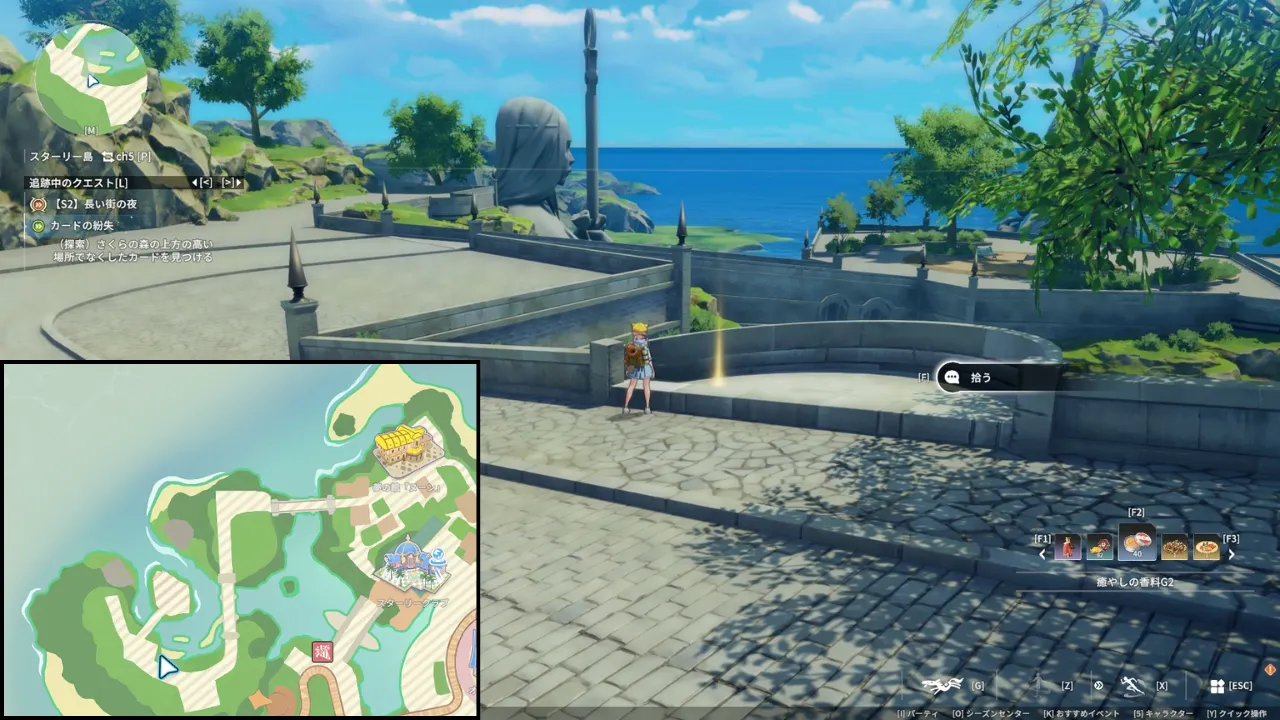Show the next tracked quest

[x=232, y=183]
